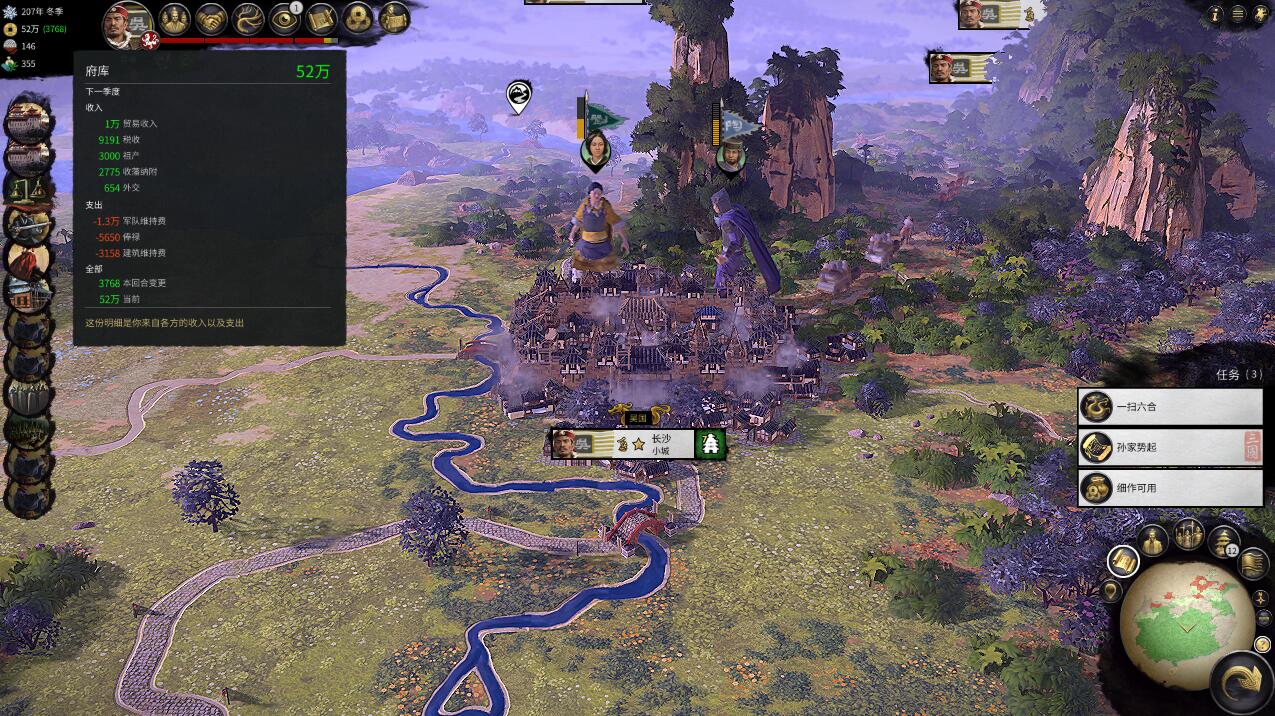The height and width of the screenshot is (716, 1275).
Task: Select the 一扫六合 mission entry
Action: (x=1170, y=407)
